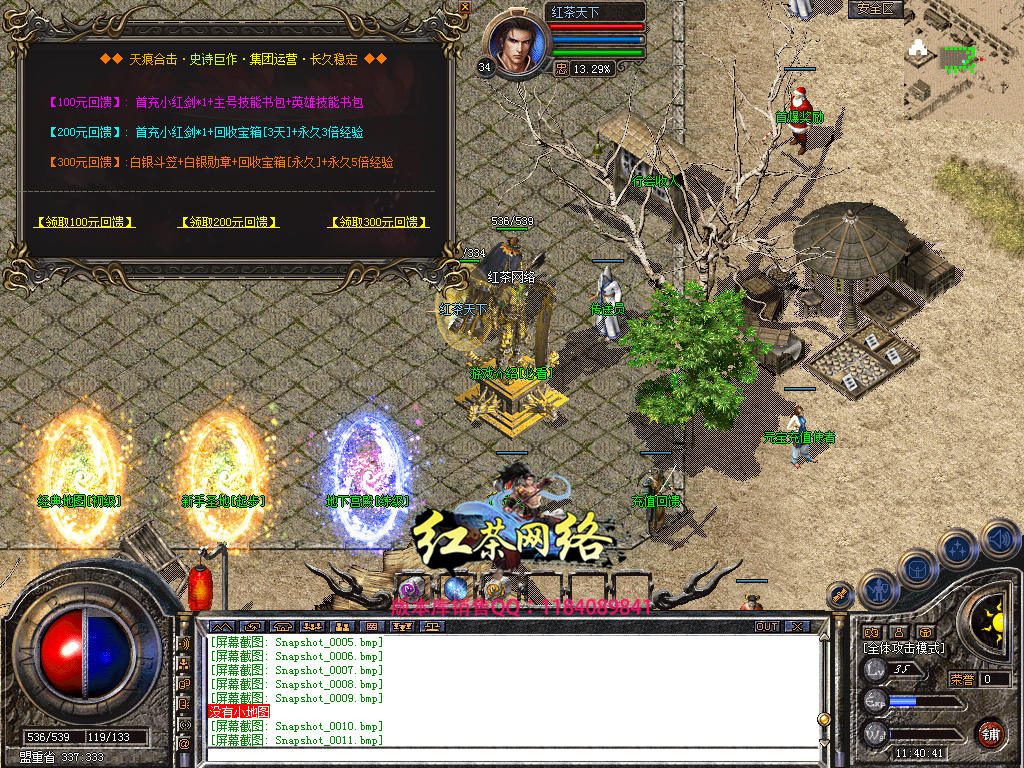Close the reward dialog panel
Image resolution: width=1024 pixels, height=768 pixels.
[464, 7]
